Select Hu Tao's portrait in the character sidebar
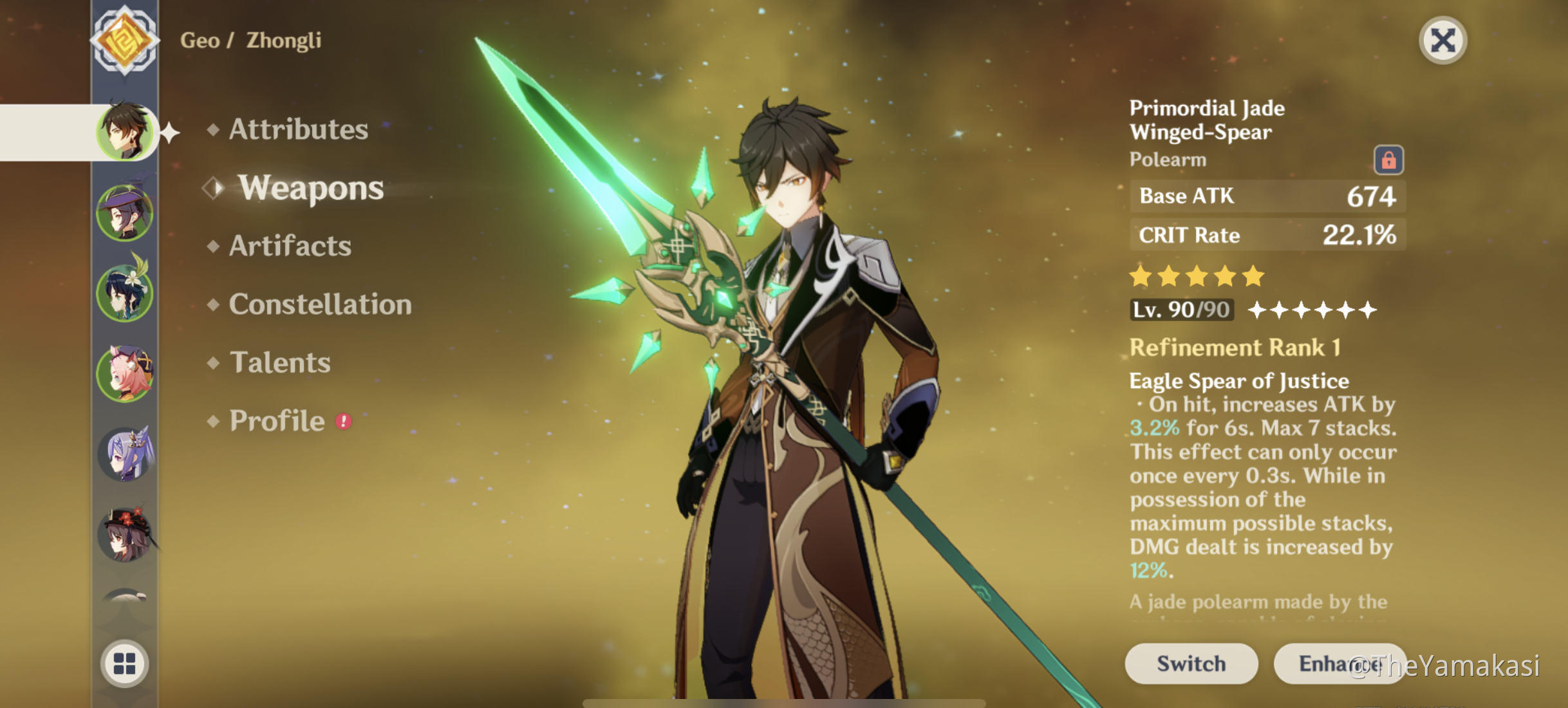This screenshot has height=708, width=1568. (126, 534)
